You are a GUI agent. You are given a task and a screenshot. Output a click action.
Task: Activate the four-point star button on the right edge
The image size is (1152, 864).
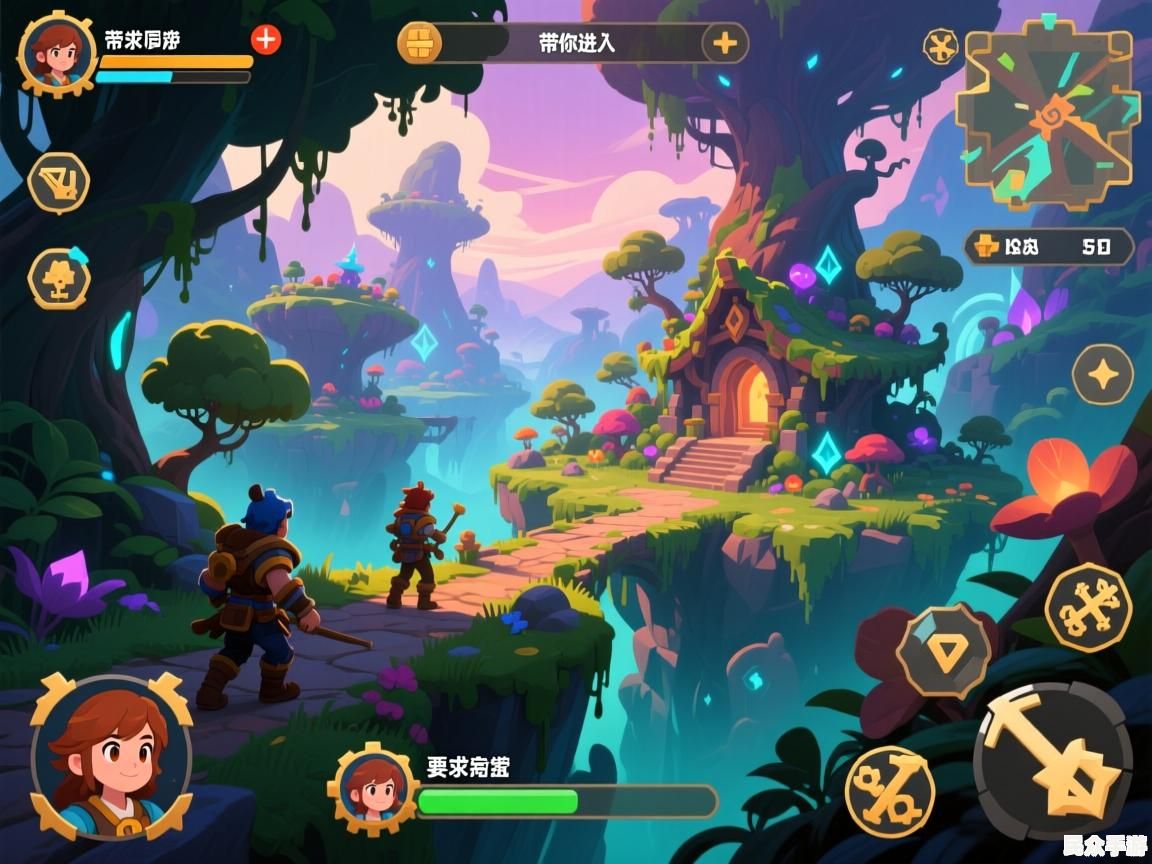tap(1102, 375)
